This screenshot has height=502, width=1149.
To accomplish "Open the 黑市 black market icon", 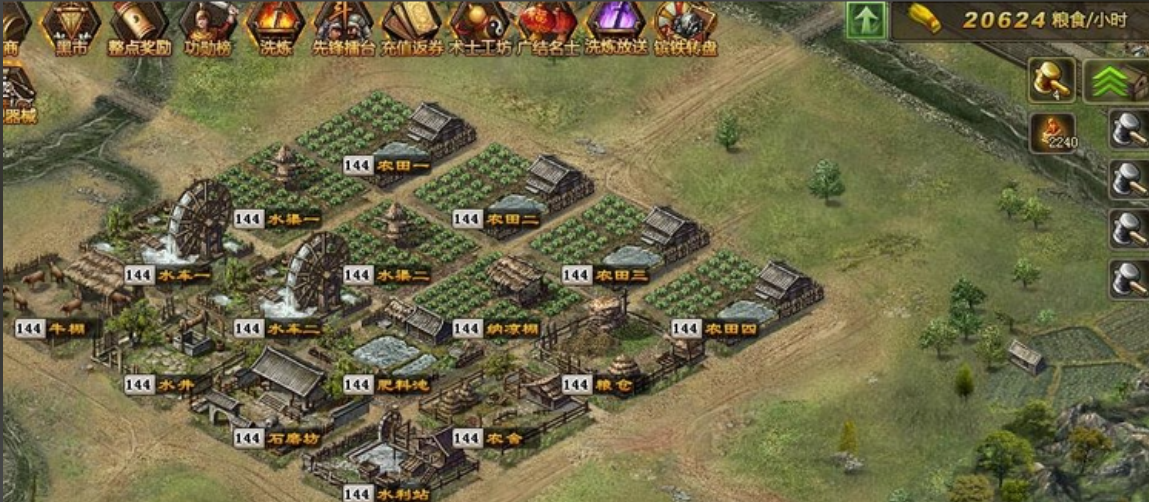I will click(69, 25).
